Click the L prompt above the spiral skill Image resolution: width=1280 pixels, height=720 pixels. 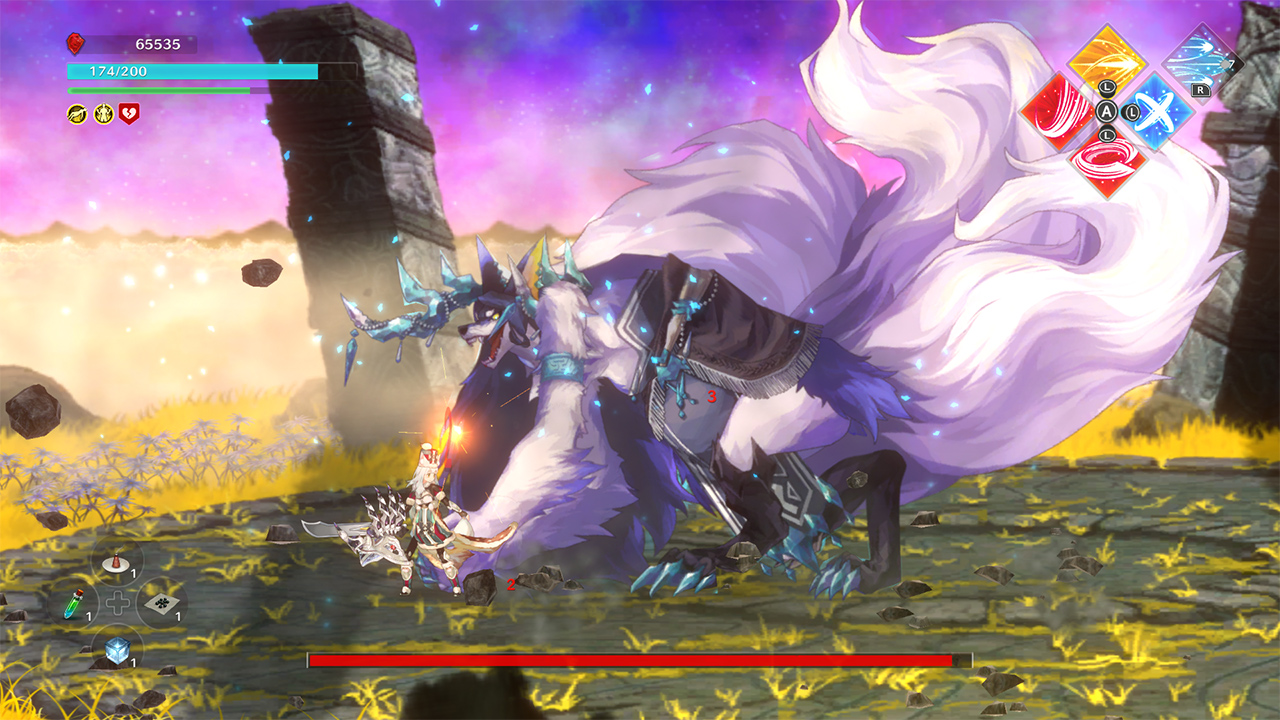[x=1107, y=135]
